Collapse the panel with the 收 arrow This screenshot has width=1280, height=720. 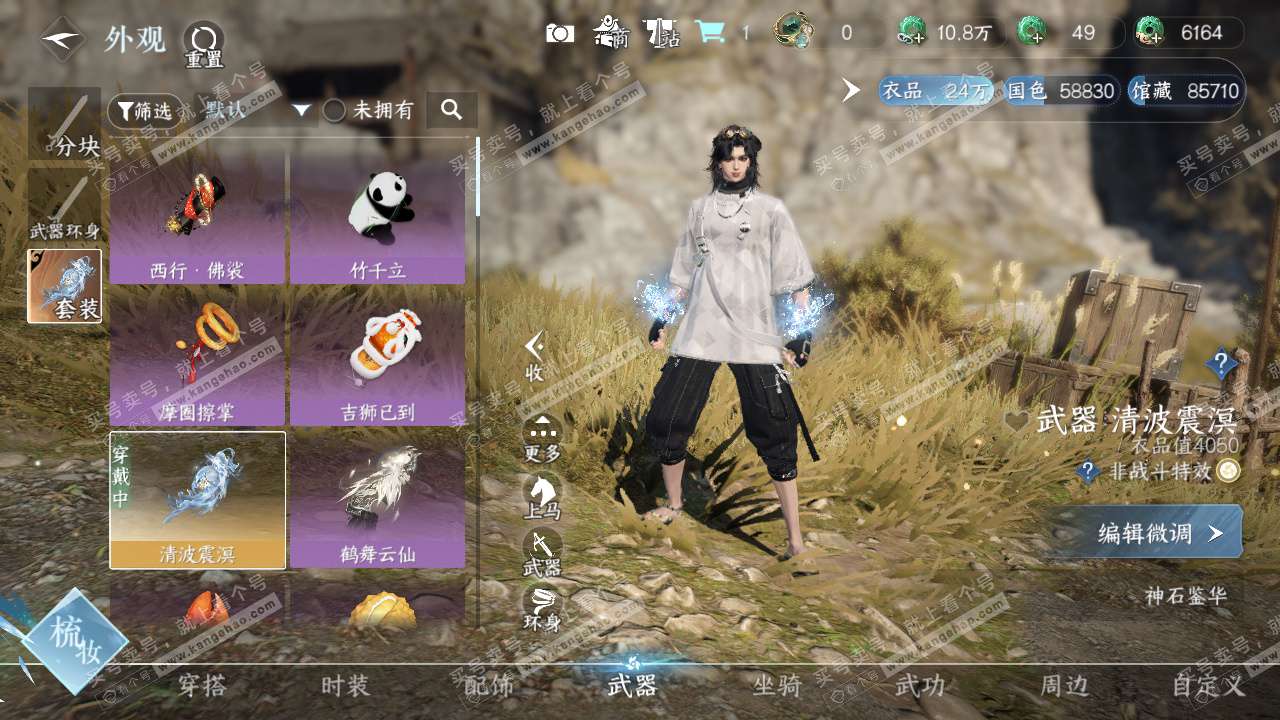[535, 355]
